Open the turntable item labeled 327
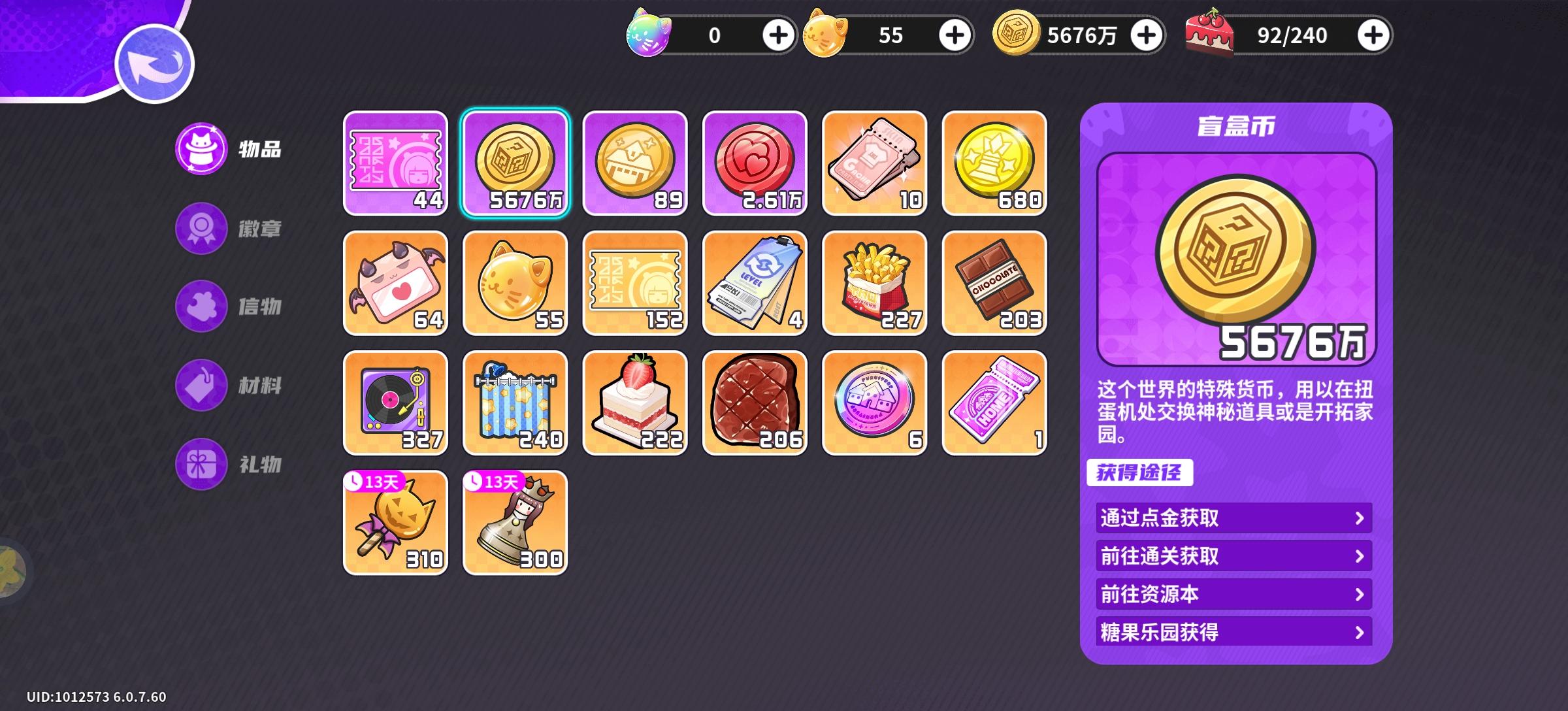 pos(395,403)
